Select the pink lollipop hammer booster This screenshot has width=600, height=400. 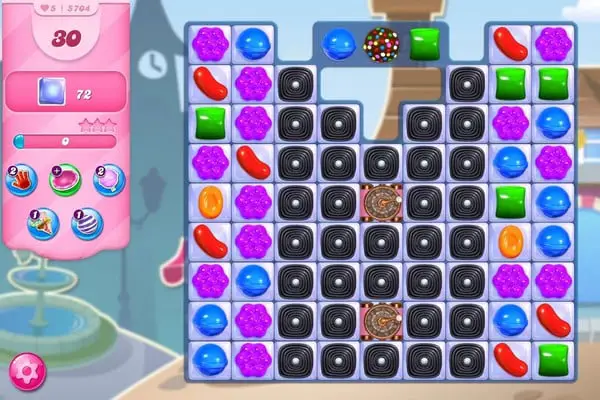pyautogui.click(x=66, y=180)
